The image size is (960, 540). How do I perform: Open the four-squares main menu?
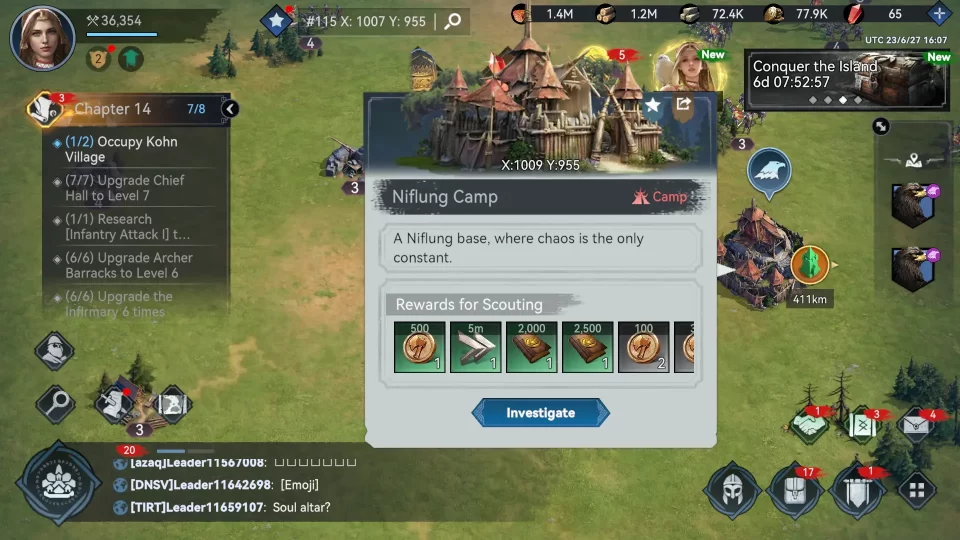click(x=916, y=490)
